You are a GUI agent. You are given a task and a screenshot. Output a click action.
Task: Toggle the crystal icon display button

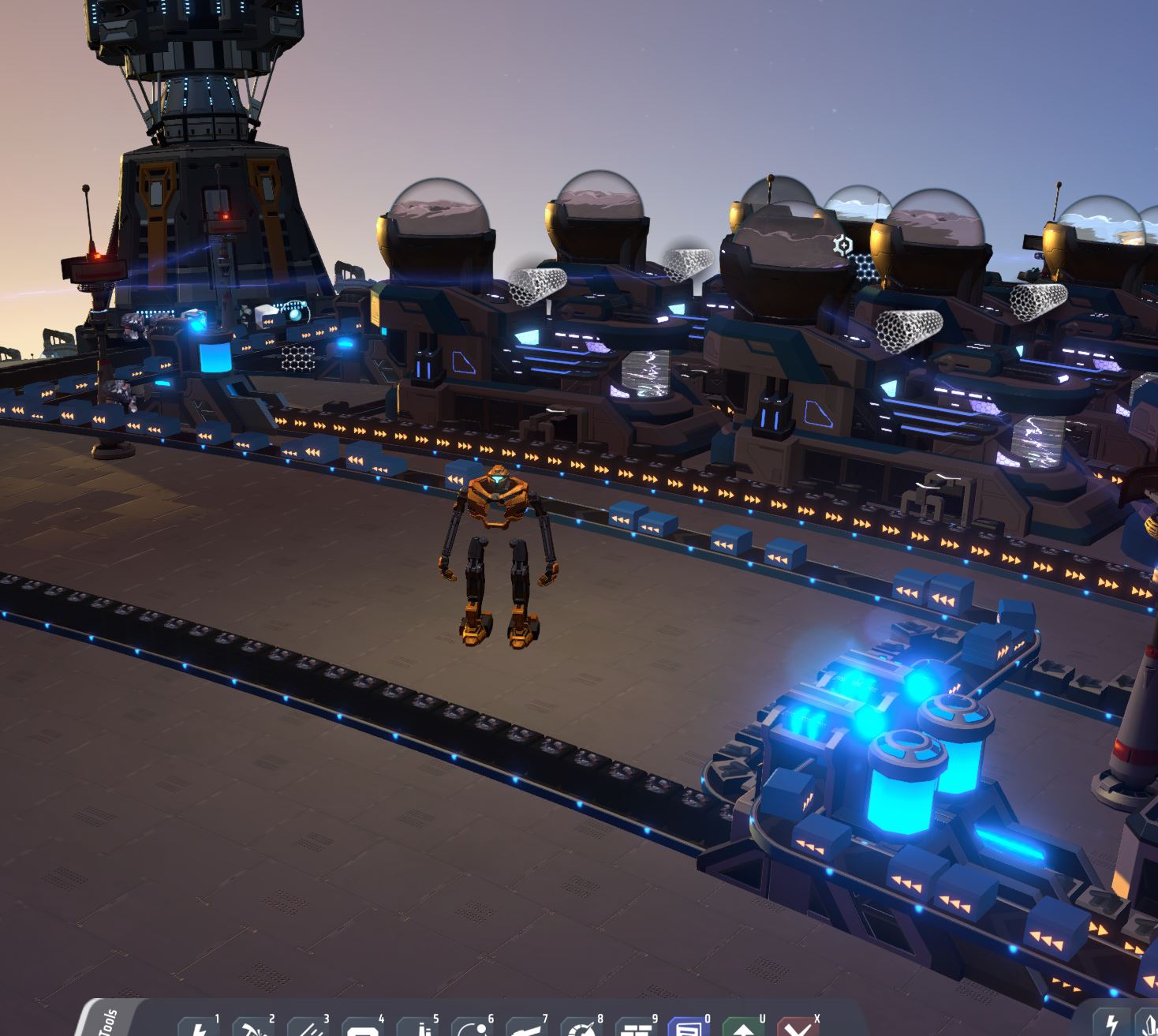click(x=1149, y=1025)
